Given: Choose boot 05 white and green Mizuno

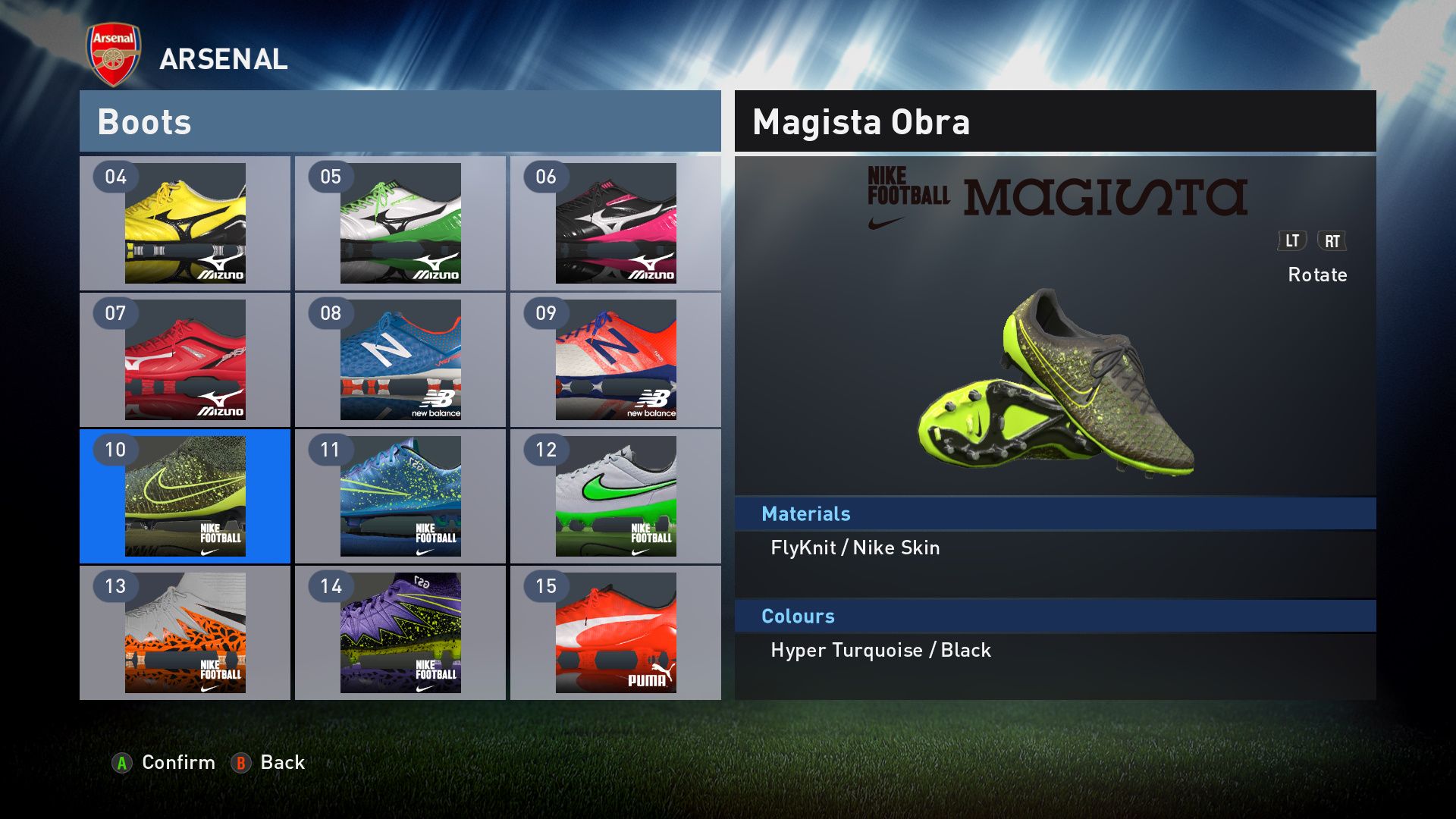Looking at the screenshot, I should coord(400,223).
